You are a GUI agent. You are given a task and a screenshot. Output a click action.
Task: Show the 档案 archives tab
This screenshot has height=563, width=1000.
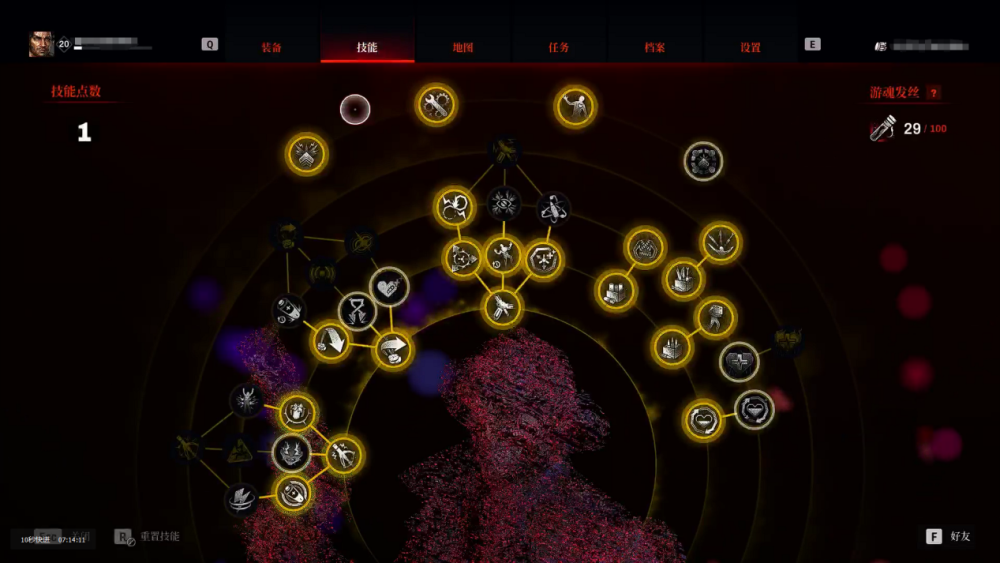coord(655,47)
